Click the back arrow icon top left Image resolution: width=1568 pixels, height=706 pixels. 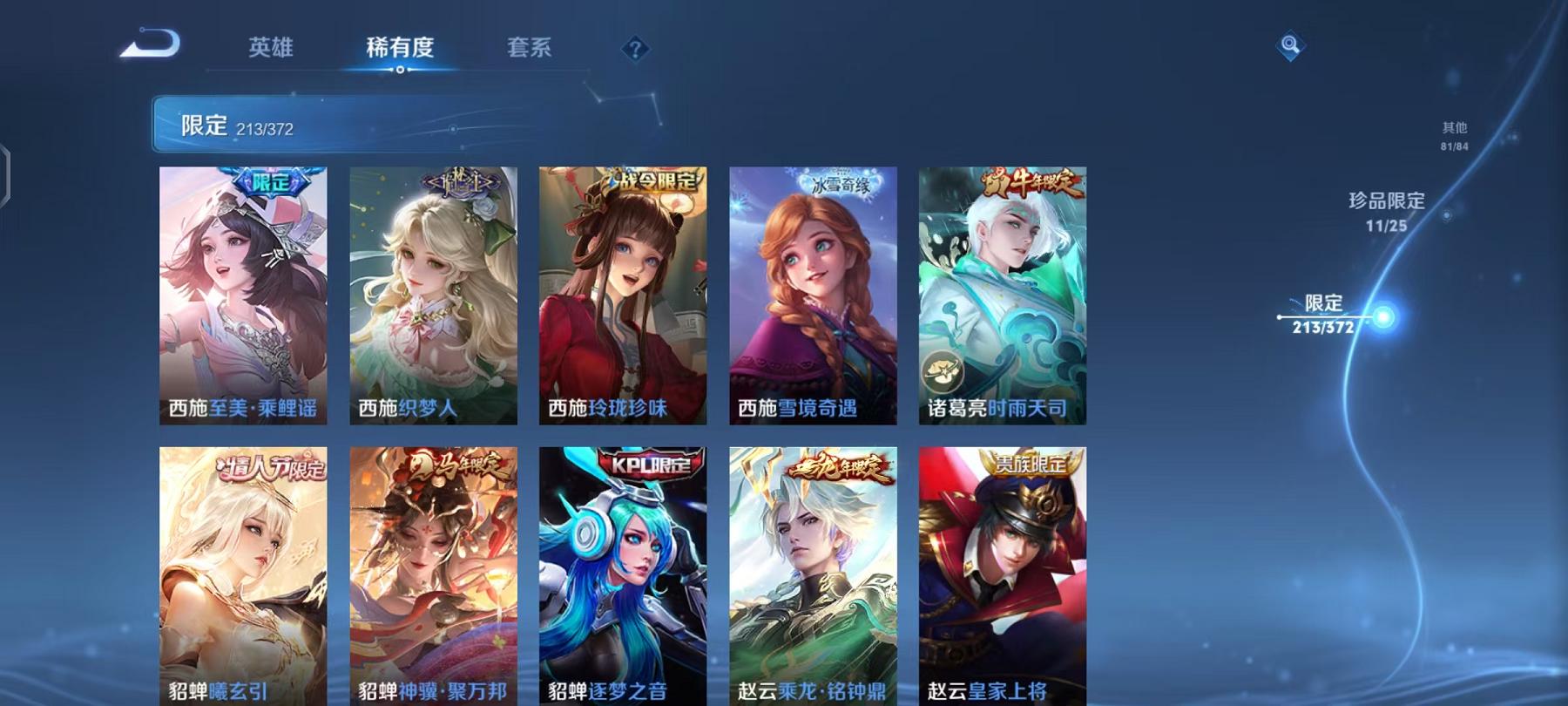[x=152, y=45]
